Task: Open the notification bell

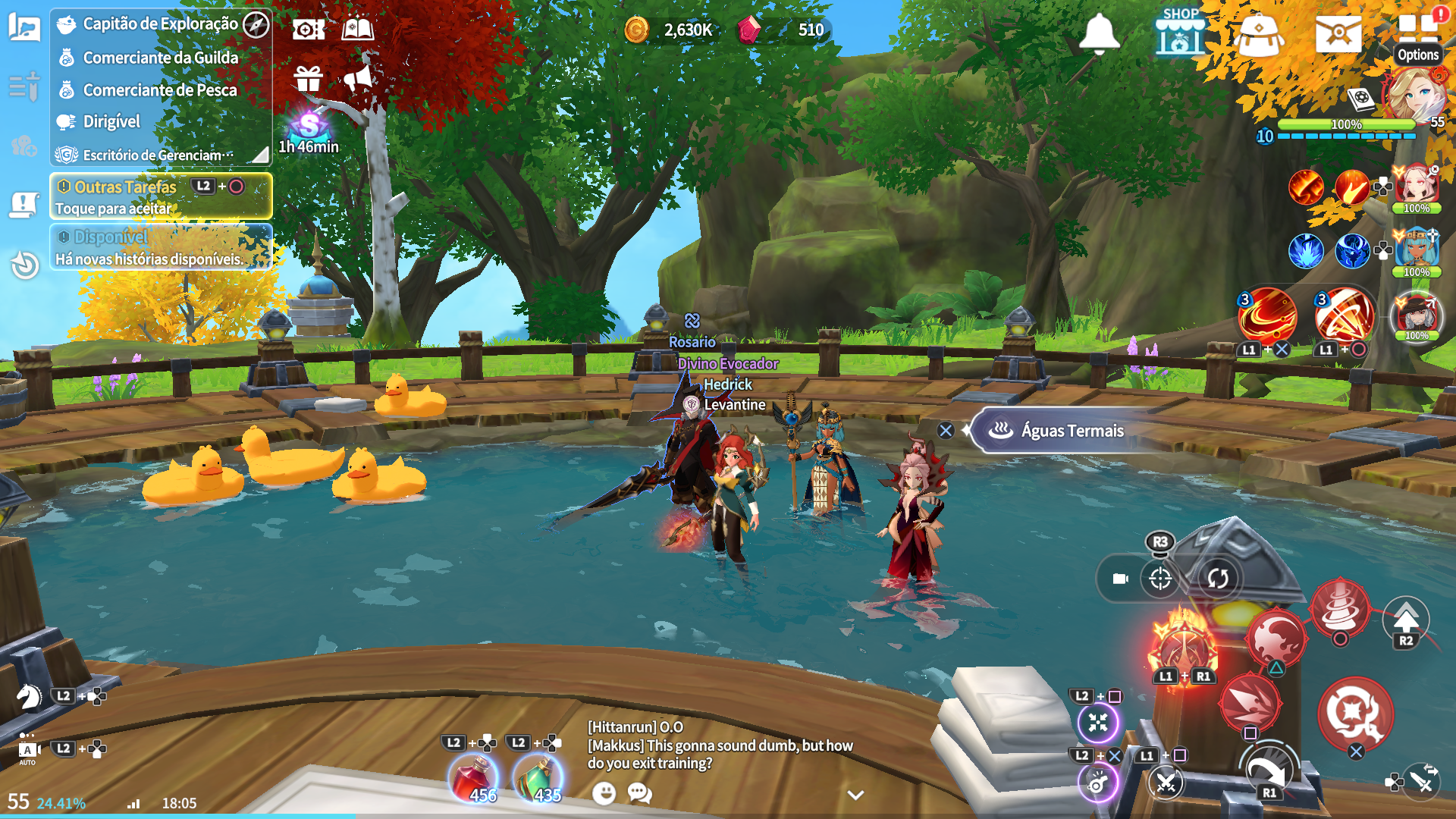Action: pyautogui.click(x=1099, y=34)
